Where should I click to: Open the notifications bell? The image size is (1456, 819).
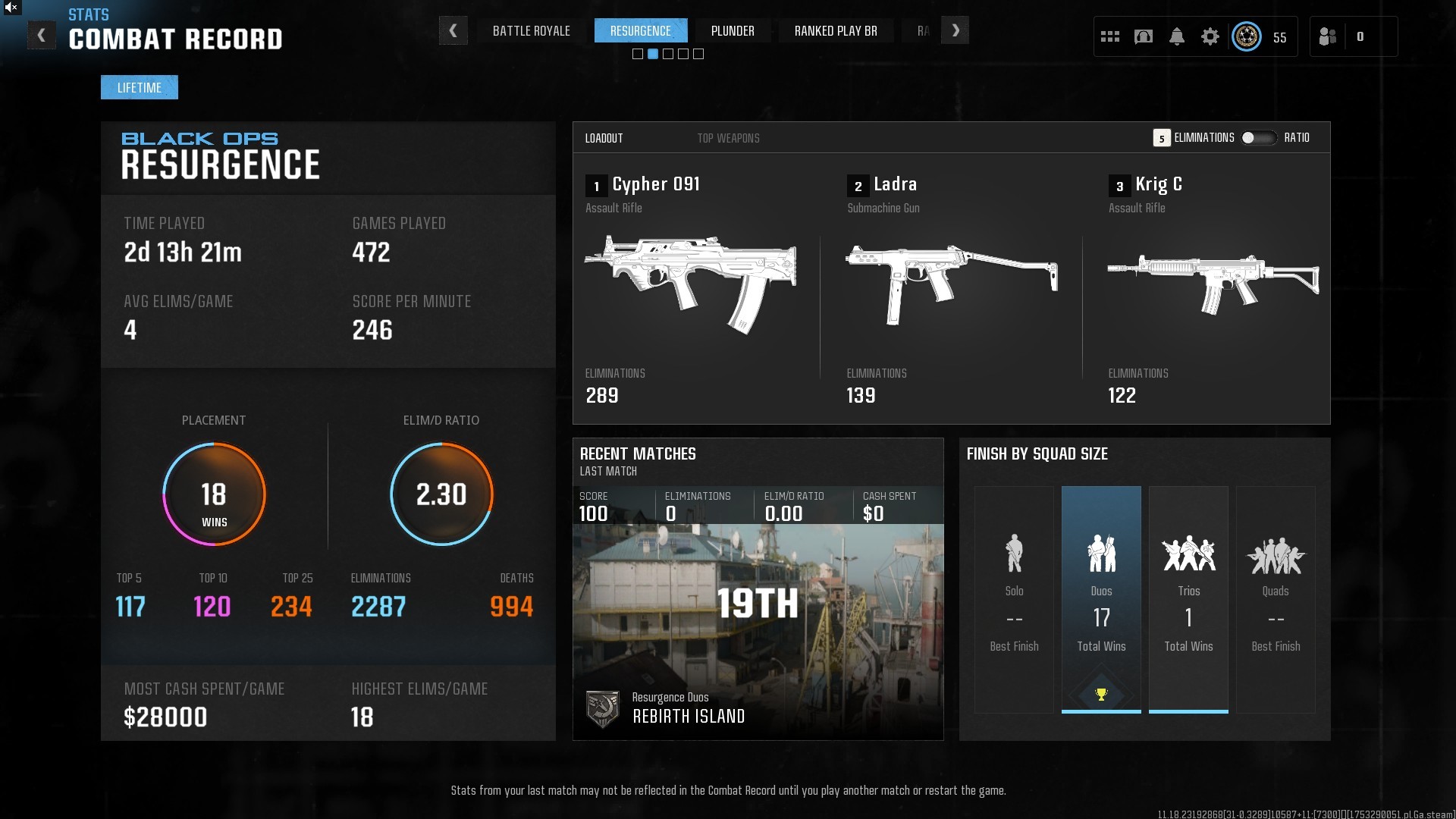(1177, 36)
